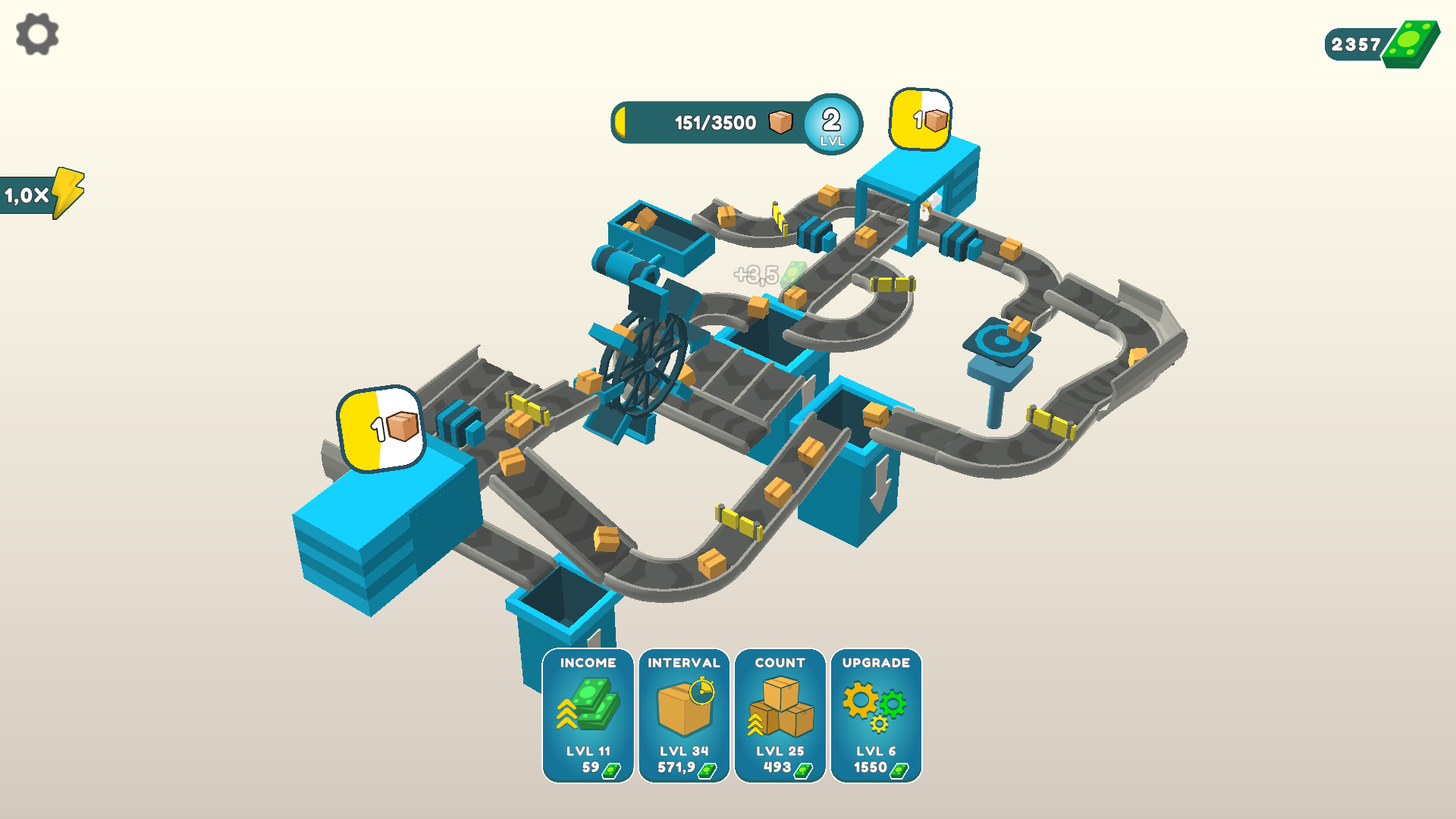Open the INCOME upgrade panel
The height and width of the screenshot is (819, 1456).
click(x=588, y=717)
